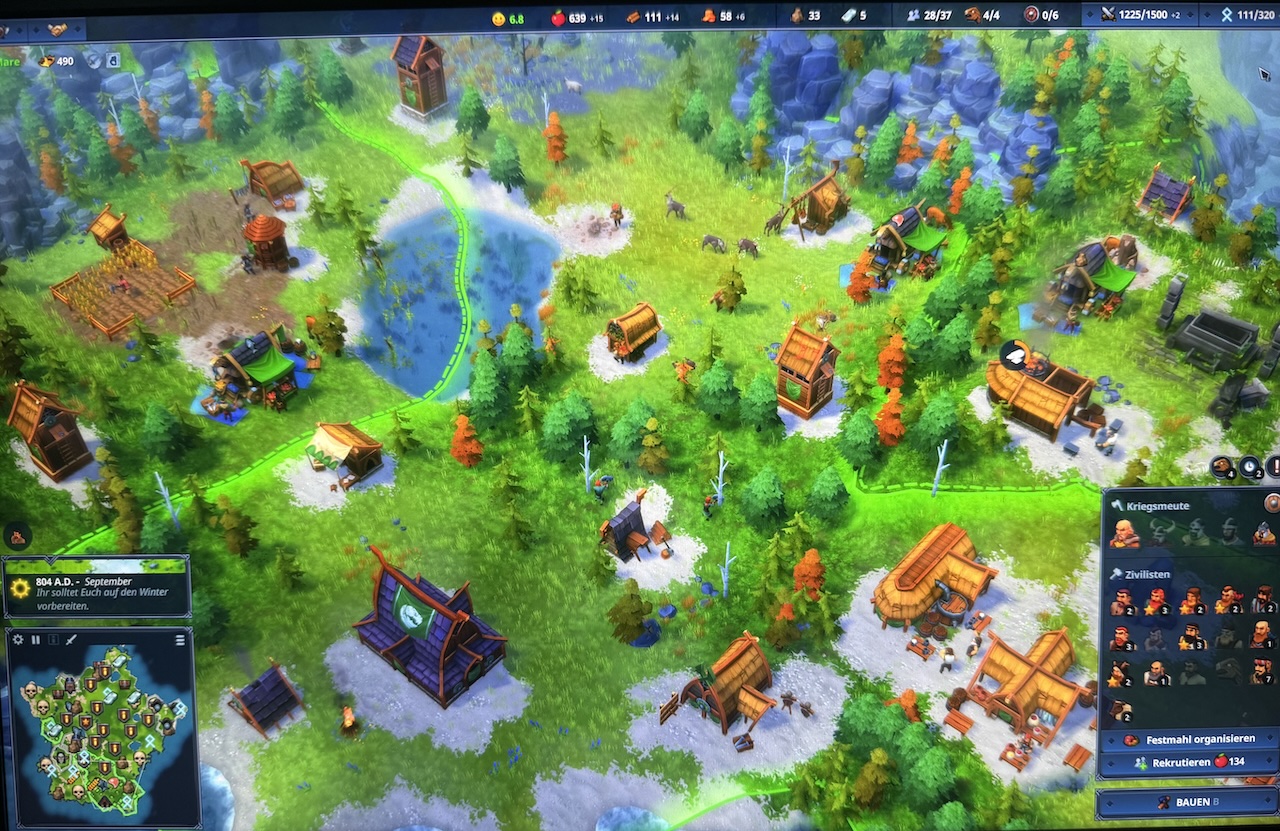The image size is (1280, 831).
Task: Click the animal head notification with 4
Action: pyautogui.click(x=1224, y=466)
